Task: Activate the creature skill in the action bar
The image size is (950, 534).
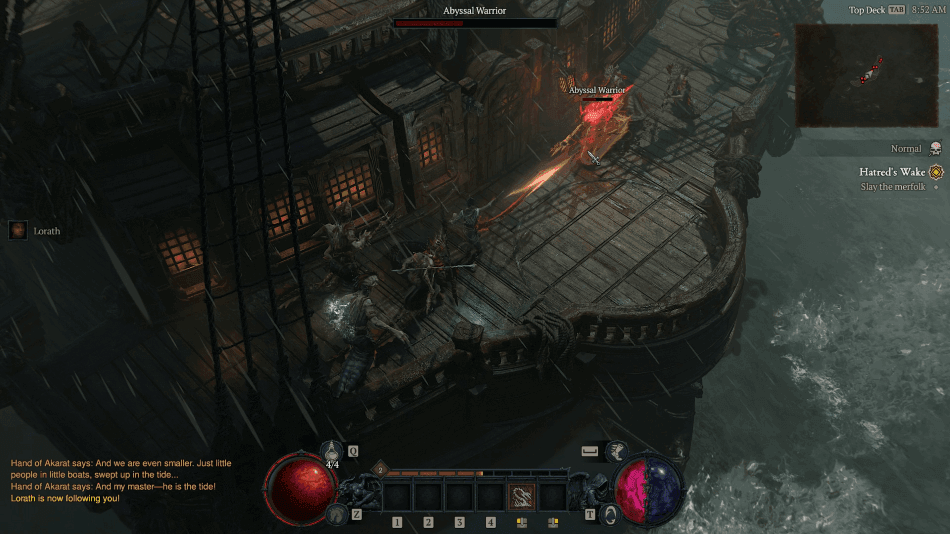Action: 521,496
